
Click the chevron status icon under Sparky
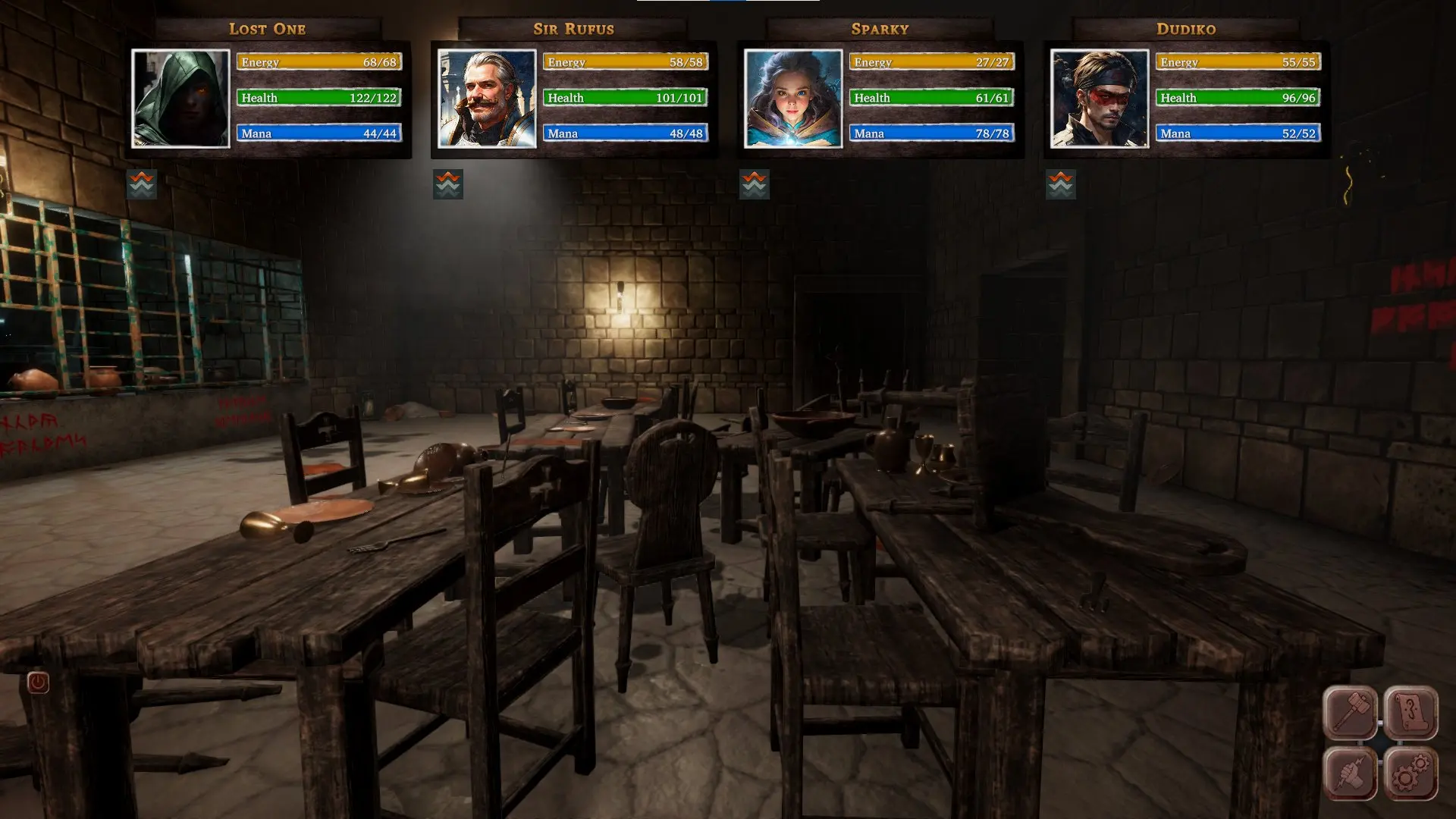(755, 184)
